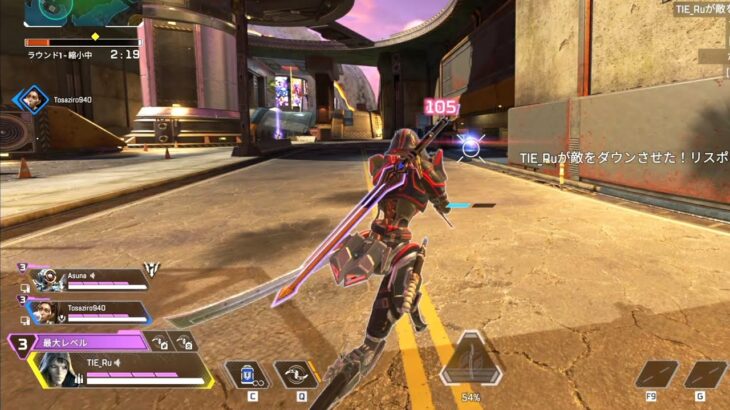Open the max level evo badge

pyautogui.click(x=22, y=343)
